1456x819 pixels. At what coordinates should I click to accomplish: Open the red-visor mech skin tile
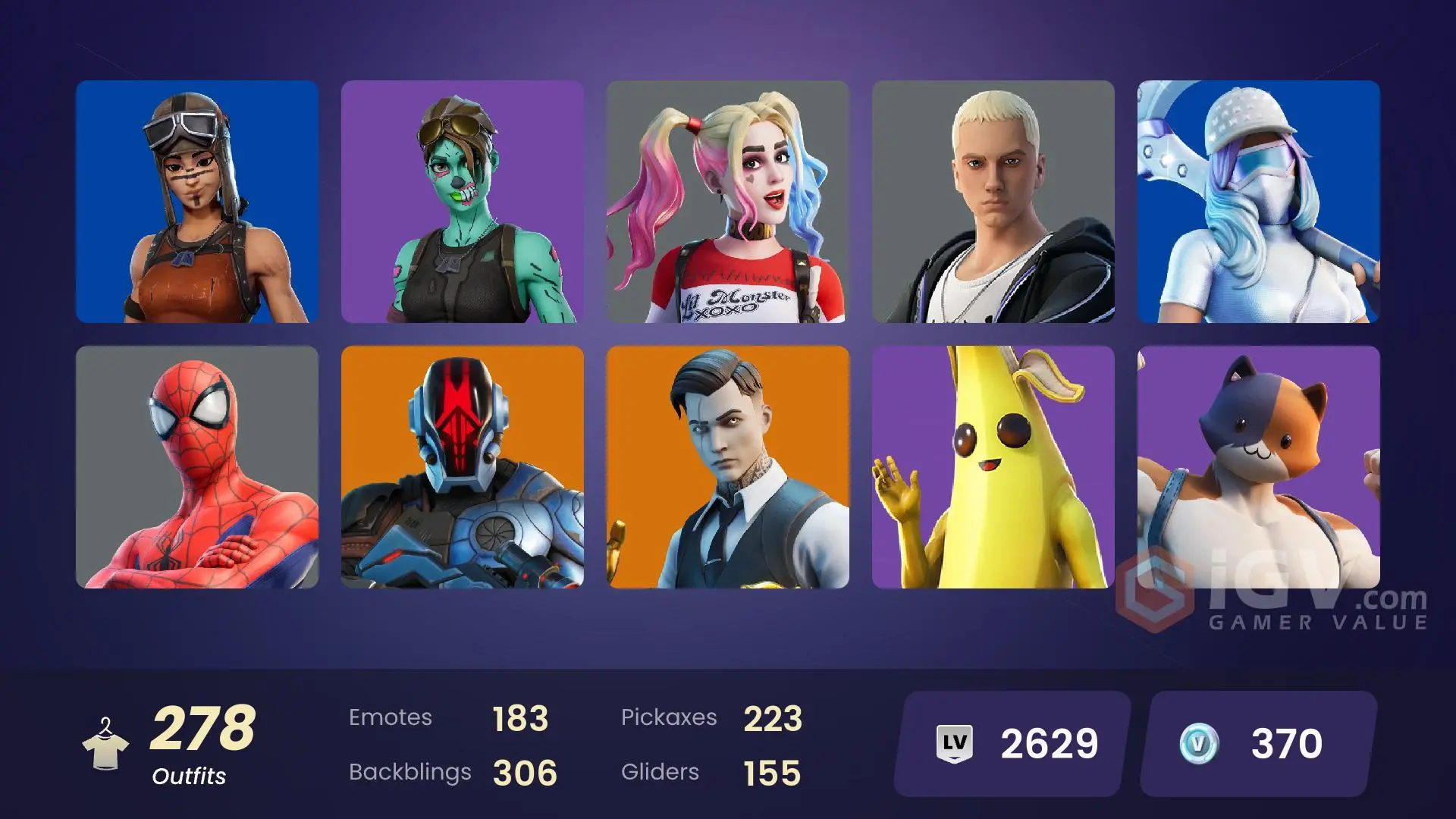tap(463, 470)
